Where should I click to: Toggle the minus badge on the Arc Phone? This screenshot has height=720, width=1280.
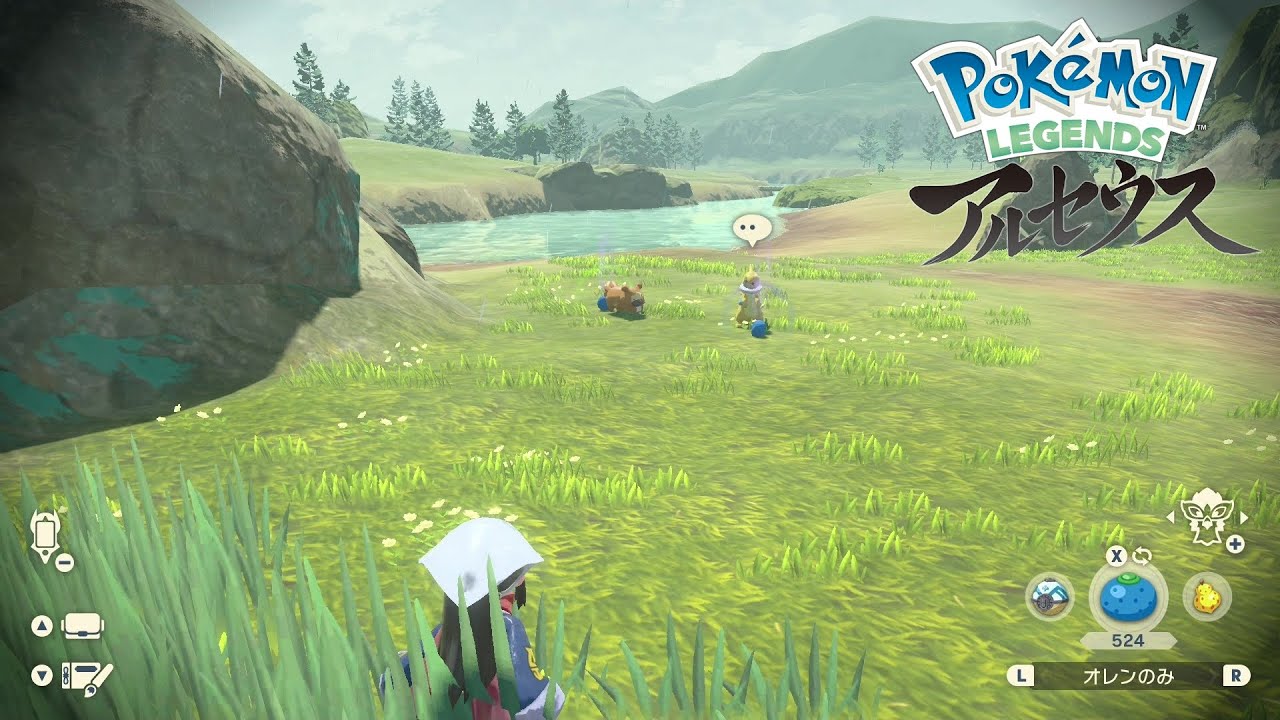(63, 561)
